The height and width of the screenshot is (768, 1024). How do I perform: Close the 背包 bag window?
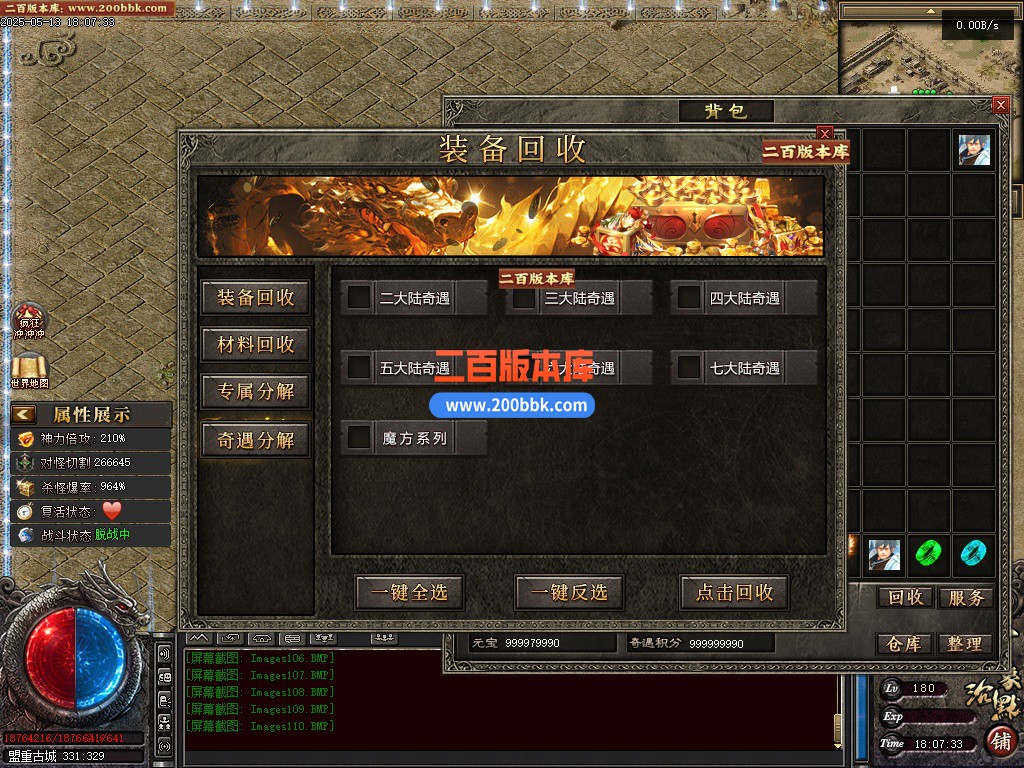point(1000,105)
